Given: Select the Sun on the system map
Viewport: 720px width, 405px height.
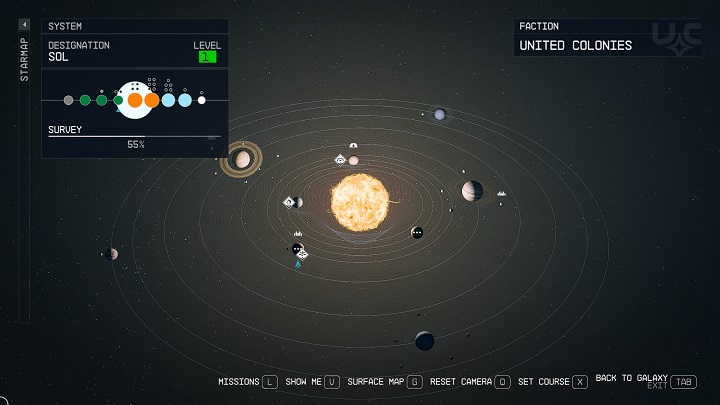Looking at the screenshot, I should click(x=359, y=198).
